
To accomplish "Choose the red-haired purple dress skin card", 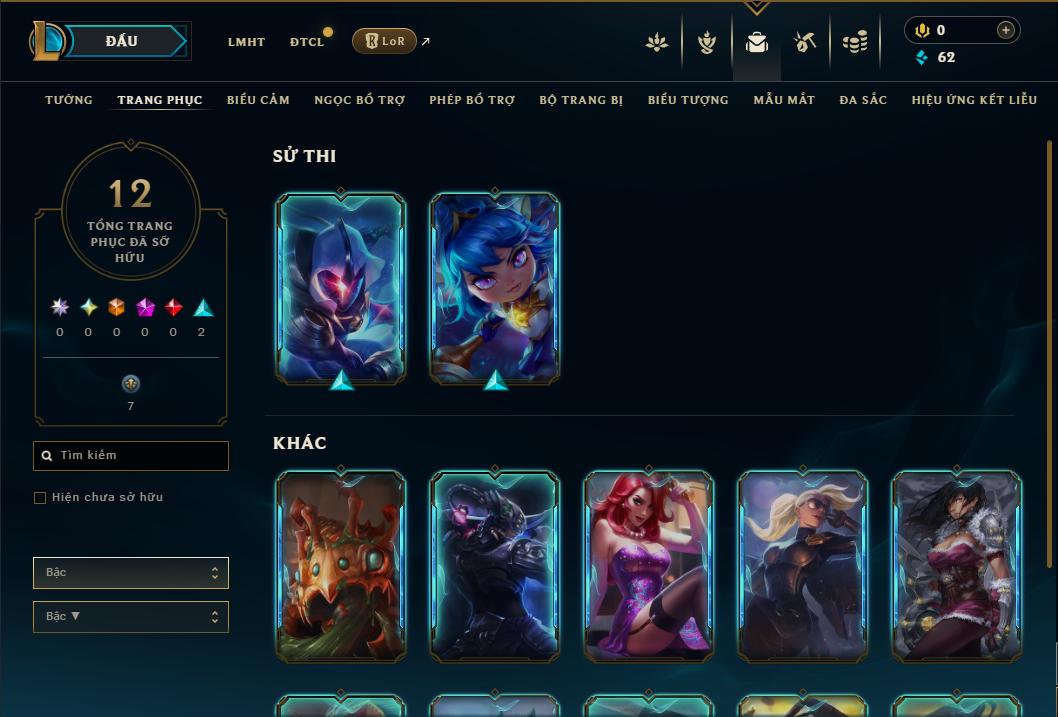I will (649, 566).
